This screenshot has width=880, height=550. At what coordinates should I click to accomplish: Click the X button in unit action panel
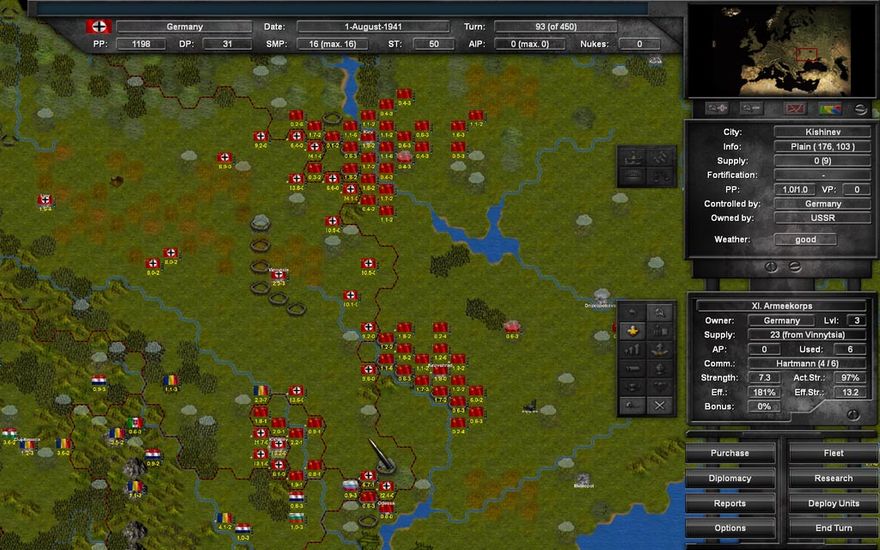pos(659,405)
